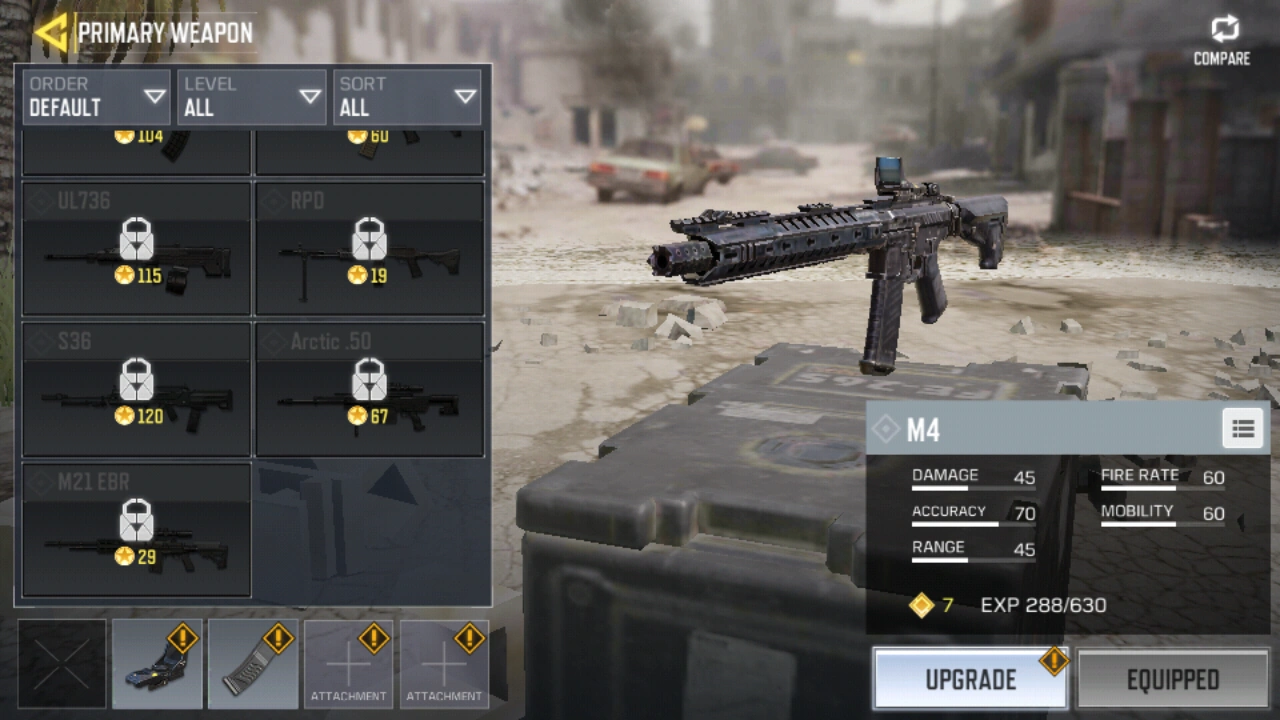Open the Sort dropdown set to All

coord(408,97)
